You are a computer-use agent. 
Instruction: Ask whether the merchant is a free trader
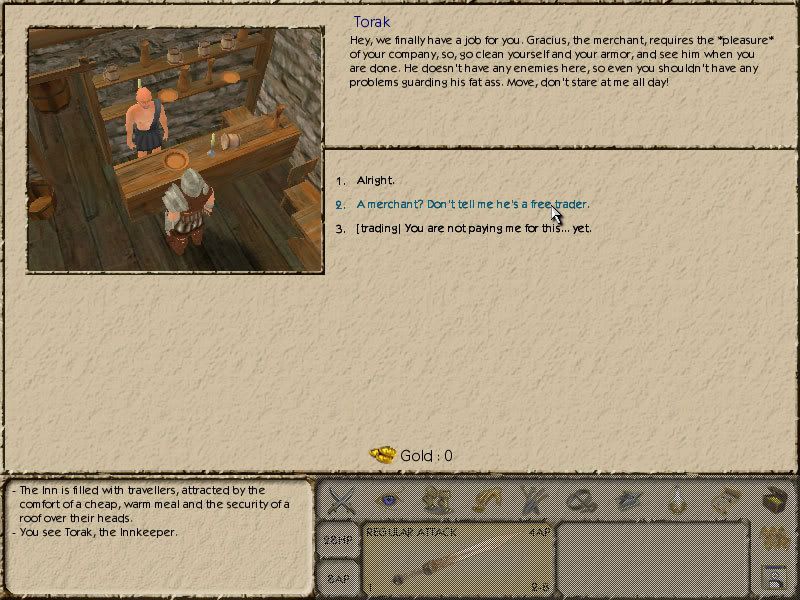point(472,204)
